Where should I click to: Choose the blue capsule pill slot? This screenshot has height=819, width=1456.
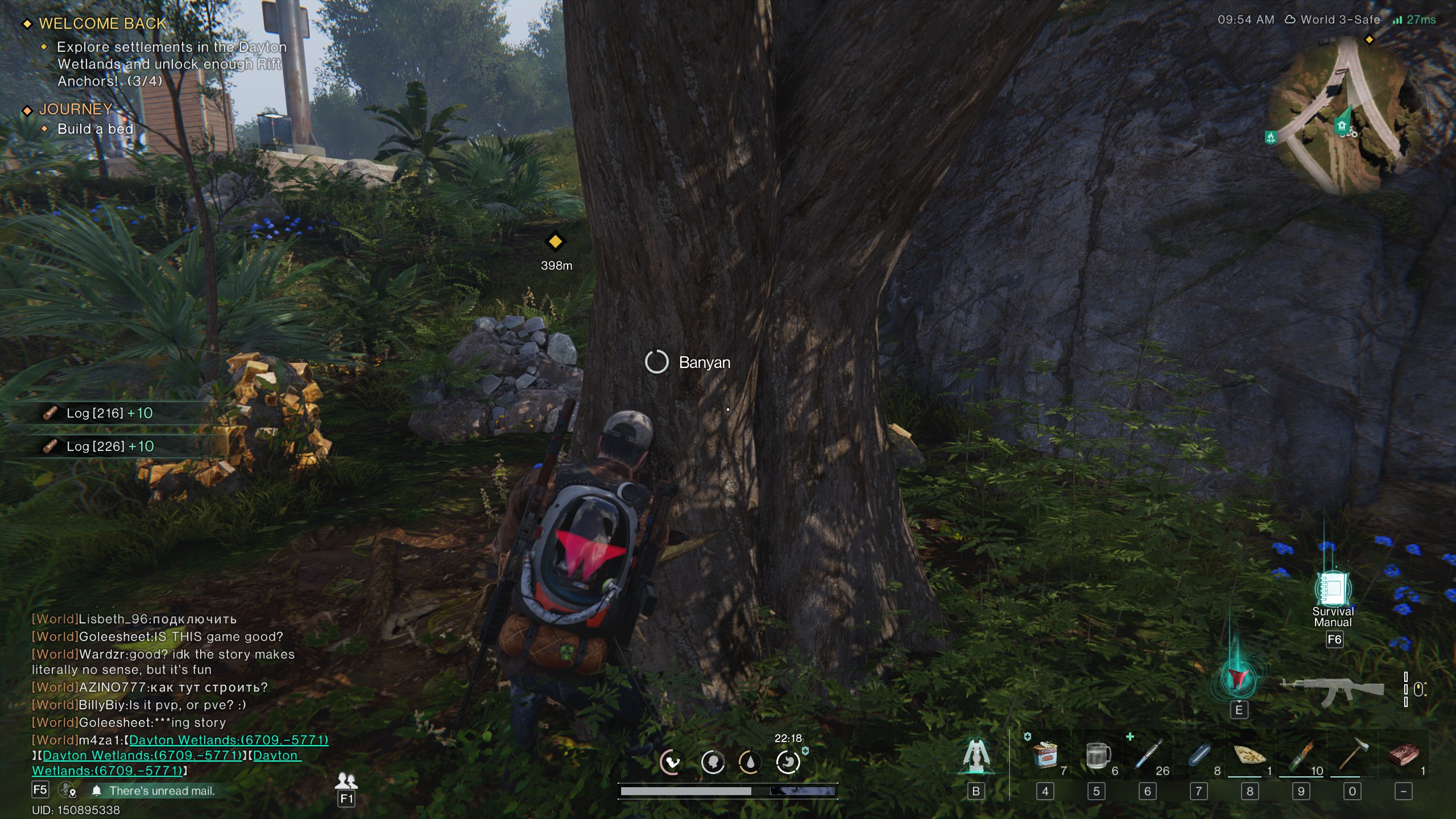point(1199,756)
